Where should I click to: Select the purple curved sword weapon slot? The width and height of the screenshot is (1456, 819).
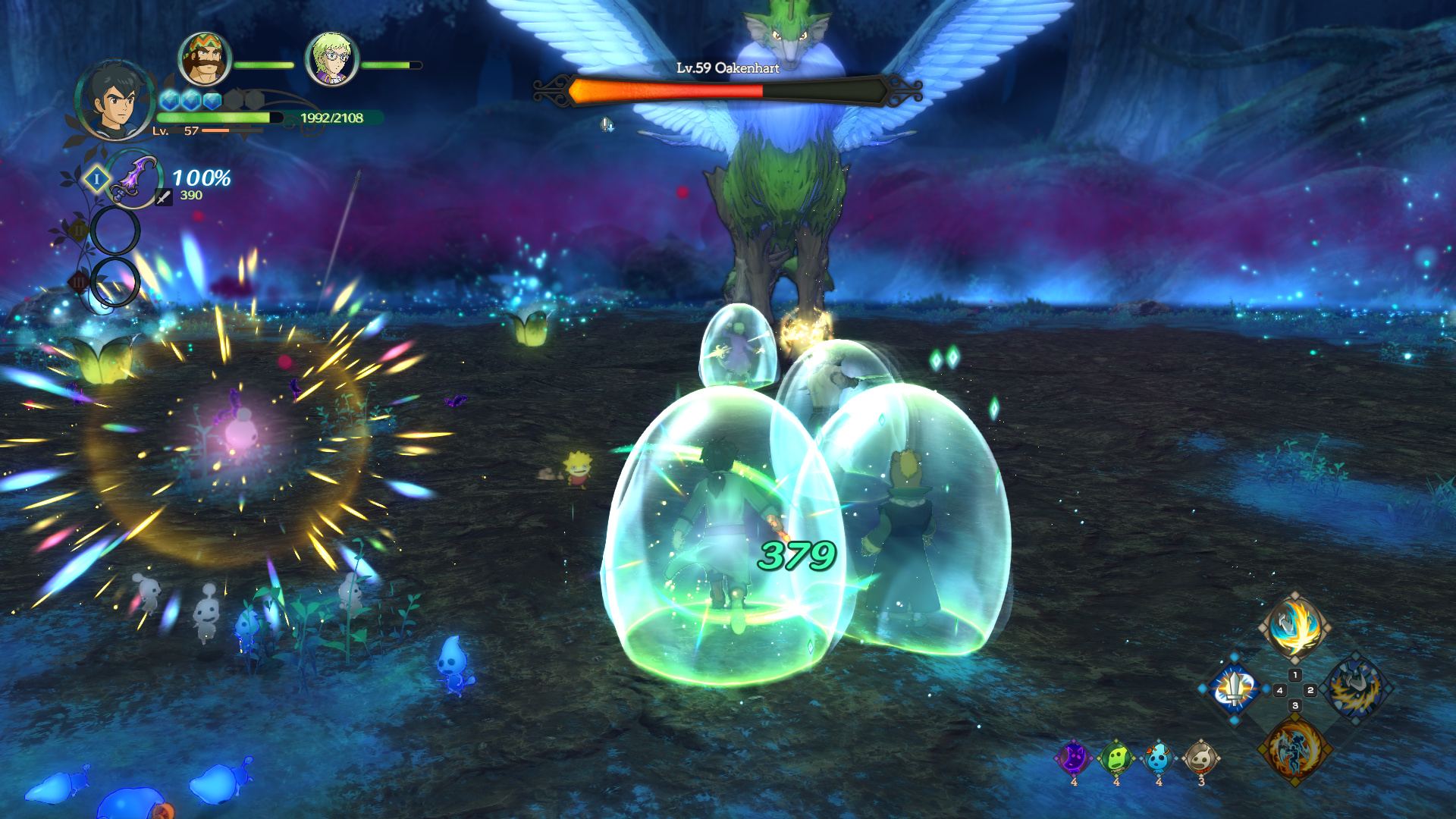pyautogui.click(x=134, y=179)
